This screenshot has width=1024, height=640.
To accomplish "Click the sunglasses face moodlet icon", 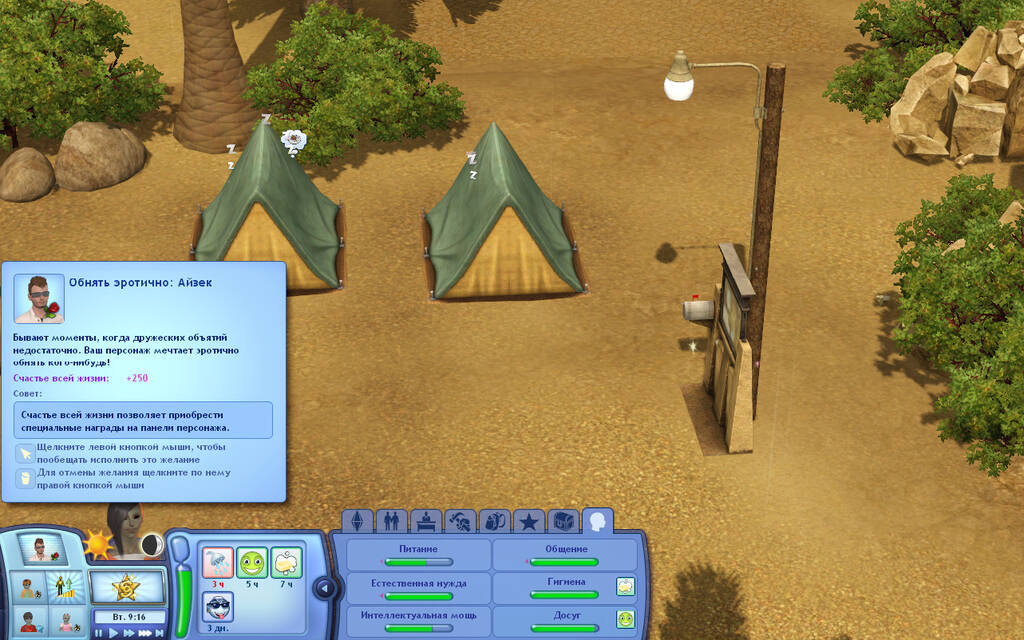I will click(218, 606).
